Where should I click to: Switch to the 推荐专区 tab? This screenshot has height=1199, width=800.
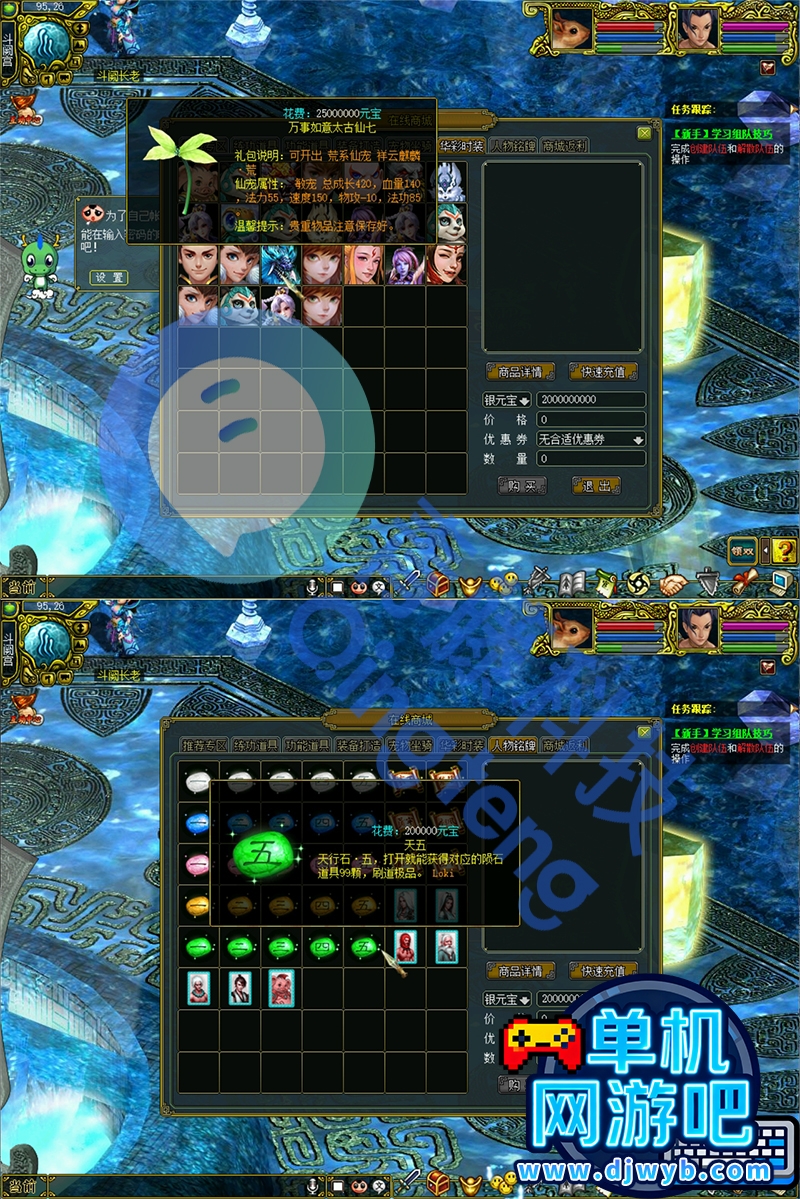point(204,745)
